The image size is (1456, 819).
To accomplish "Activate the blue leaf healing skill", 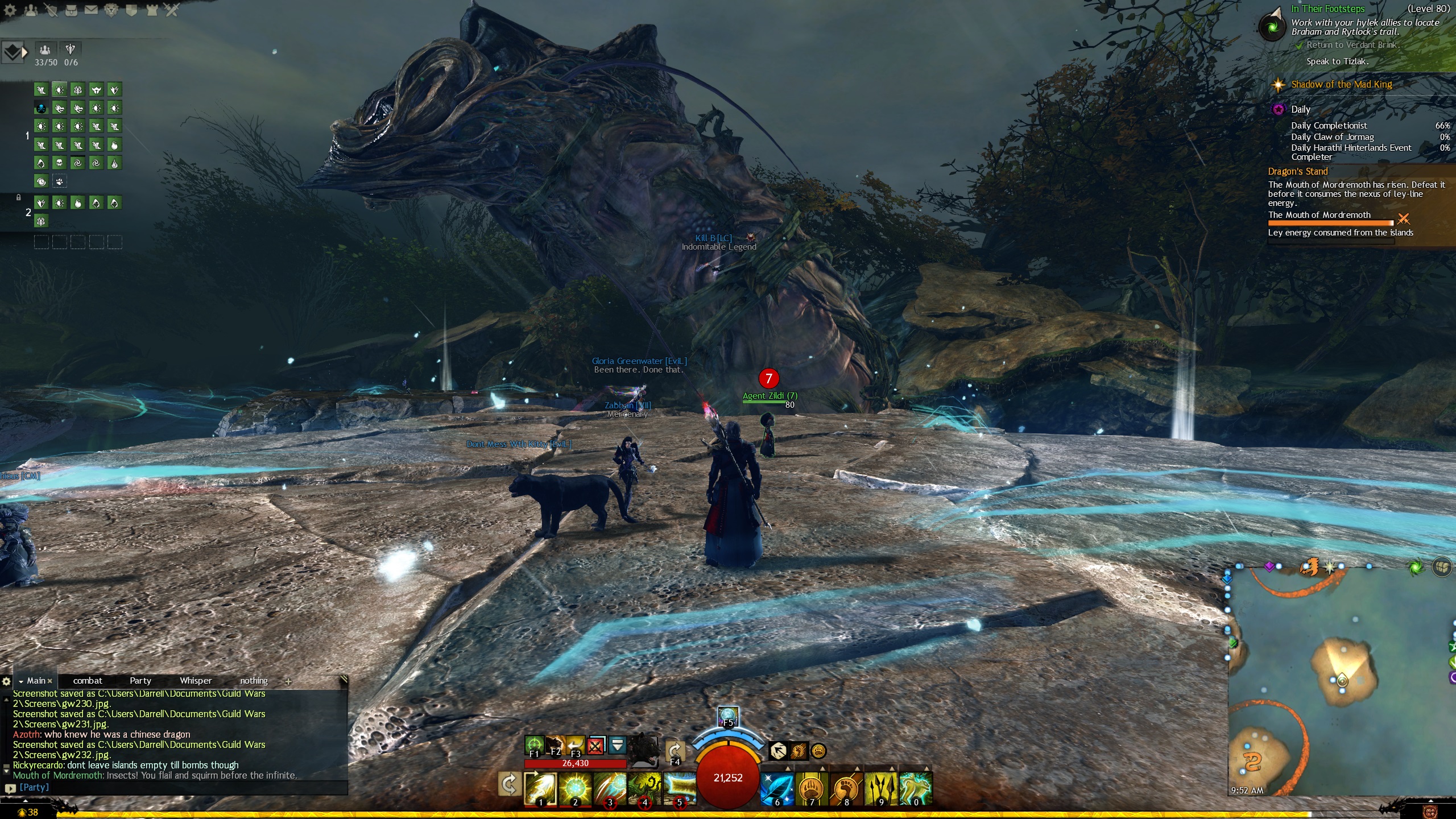I will coord(777,789).
